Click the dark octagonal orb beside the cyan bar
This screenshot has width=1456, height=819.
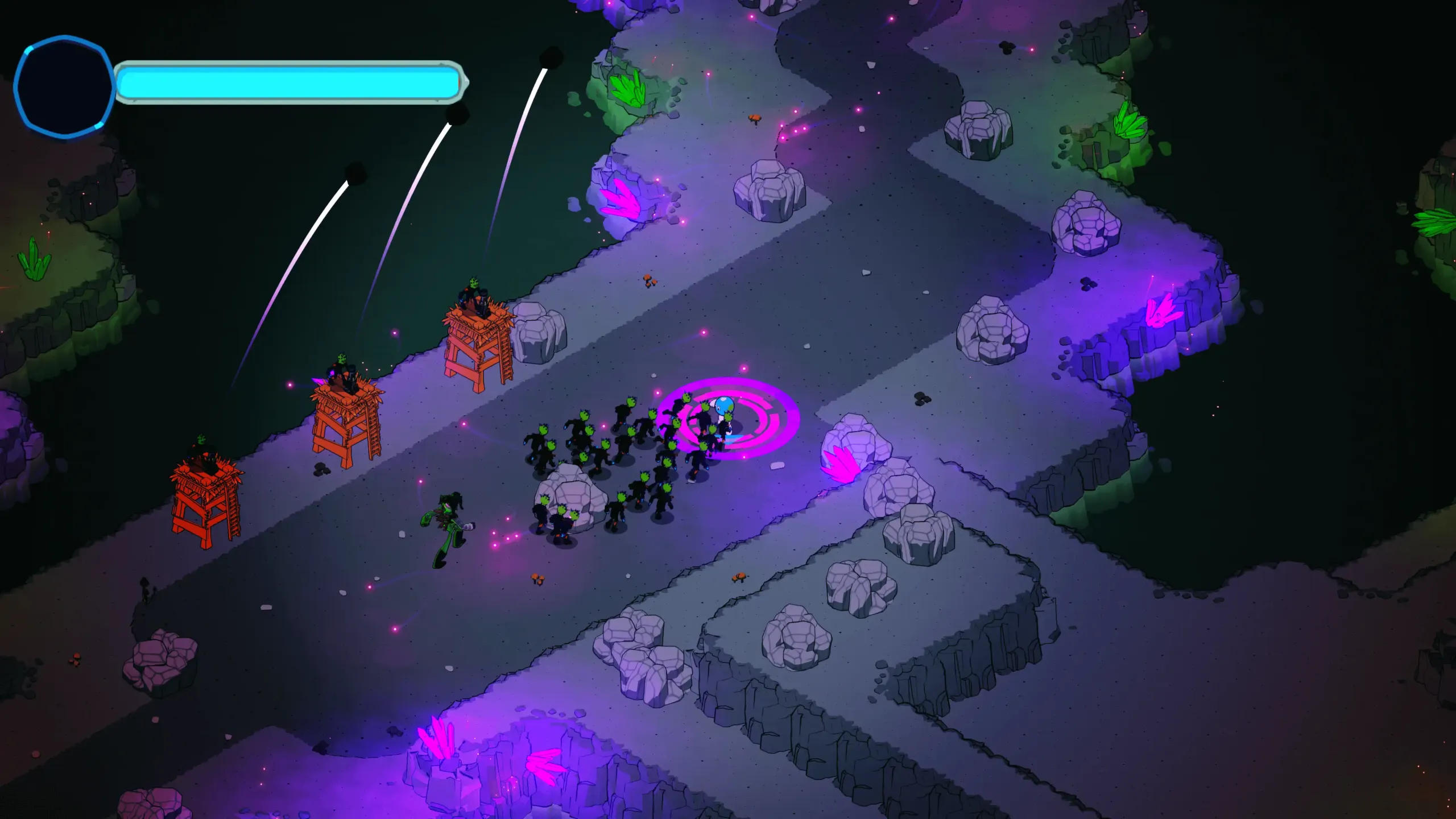(x=64, y=87)
